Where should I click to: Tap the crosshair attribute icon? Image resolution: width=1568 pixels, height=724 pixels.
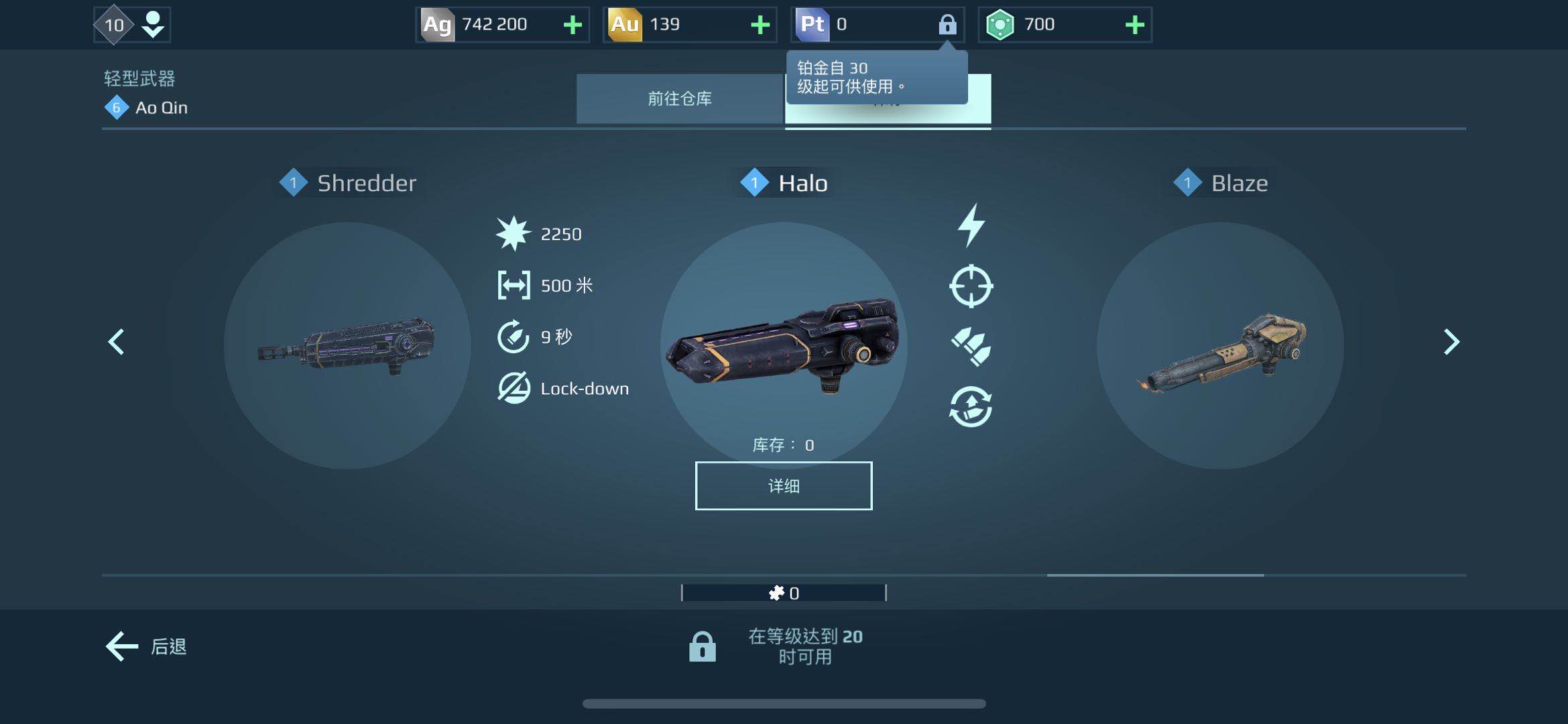971,286
